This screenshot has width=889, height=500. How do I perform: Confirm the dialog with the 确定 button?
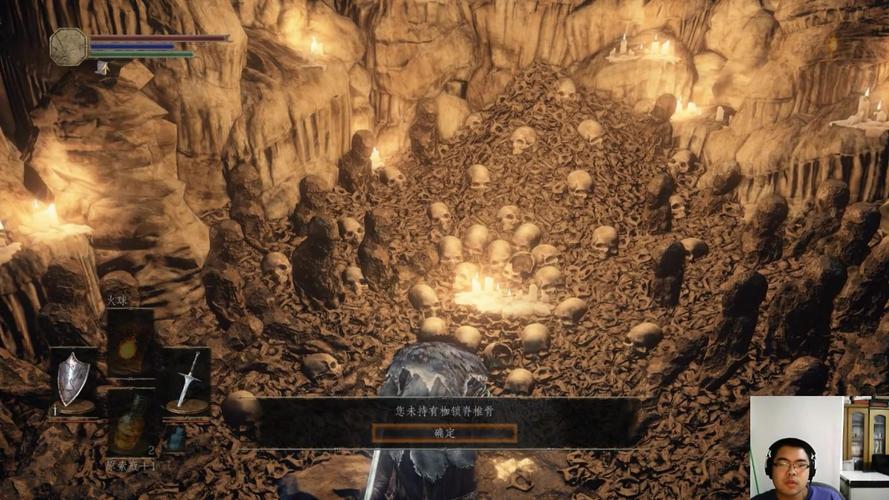click(x=444, y=433)
